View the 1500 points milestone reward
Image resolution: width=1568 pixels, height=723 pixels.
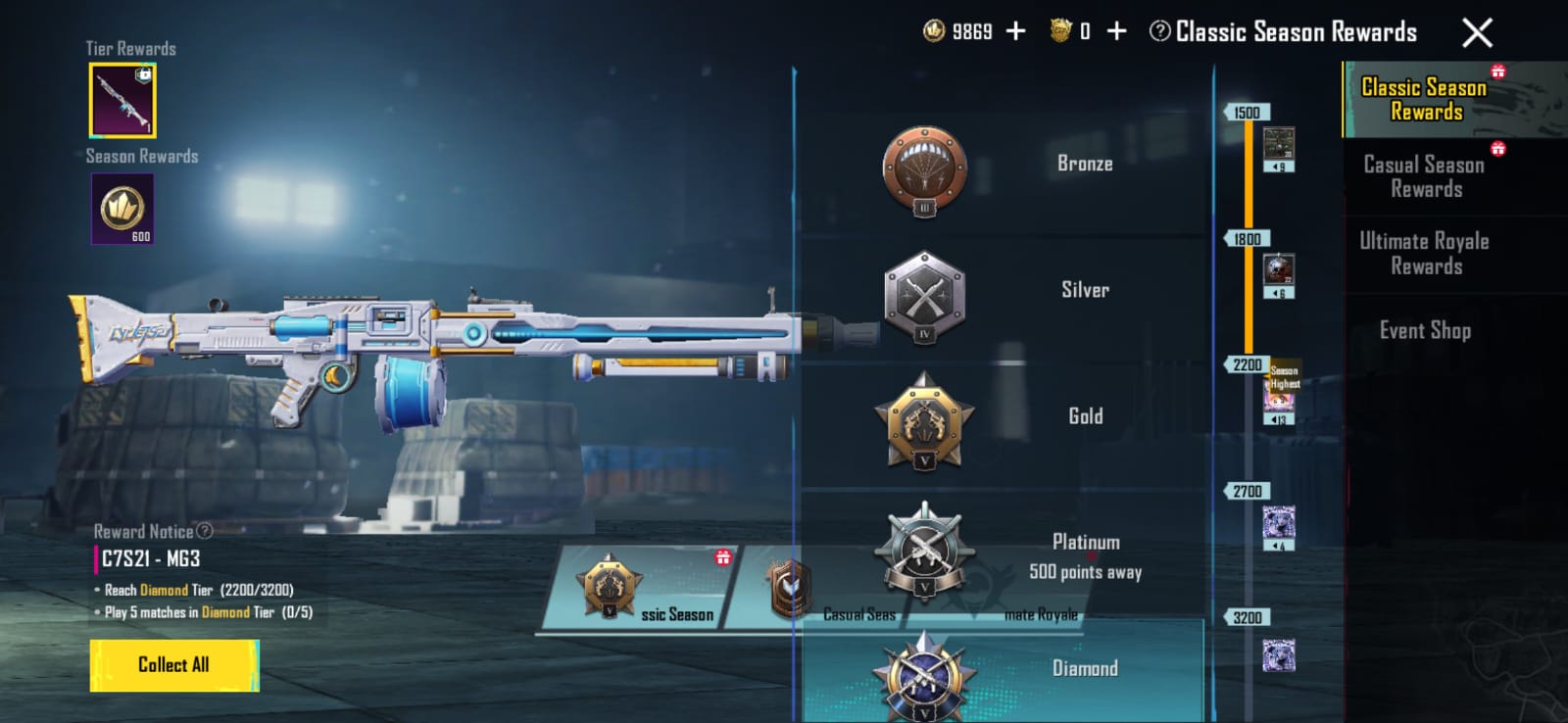coord(1278,148)
